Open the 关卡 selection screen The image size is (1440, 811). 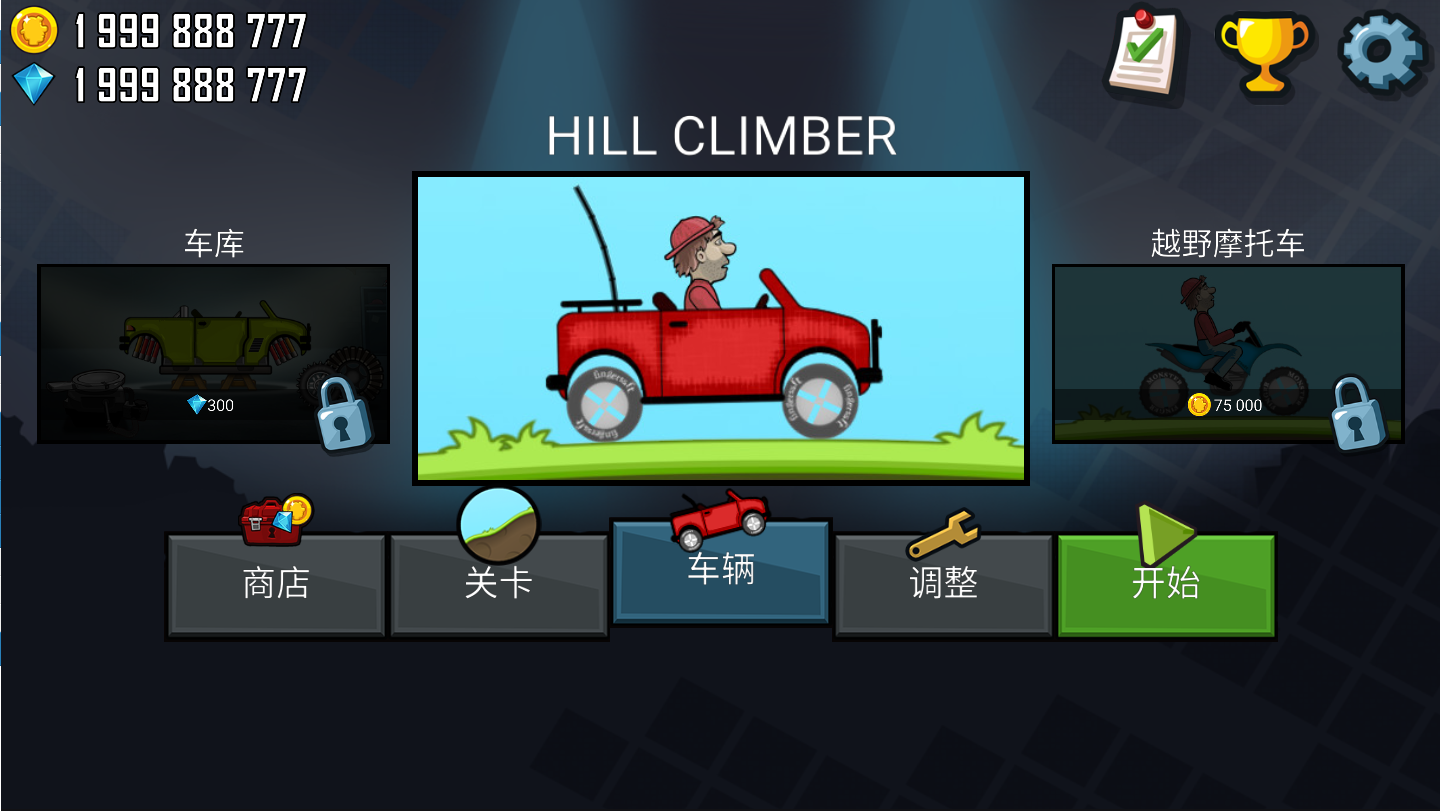point(498,588)
